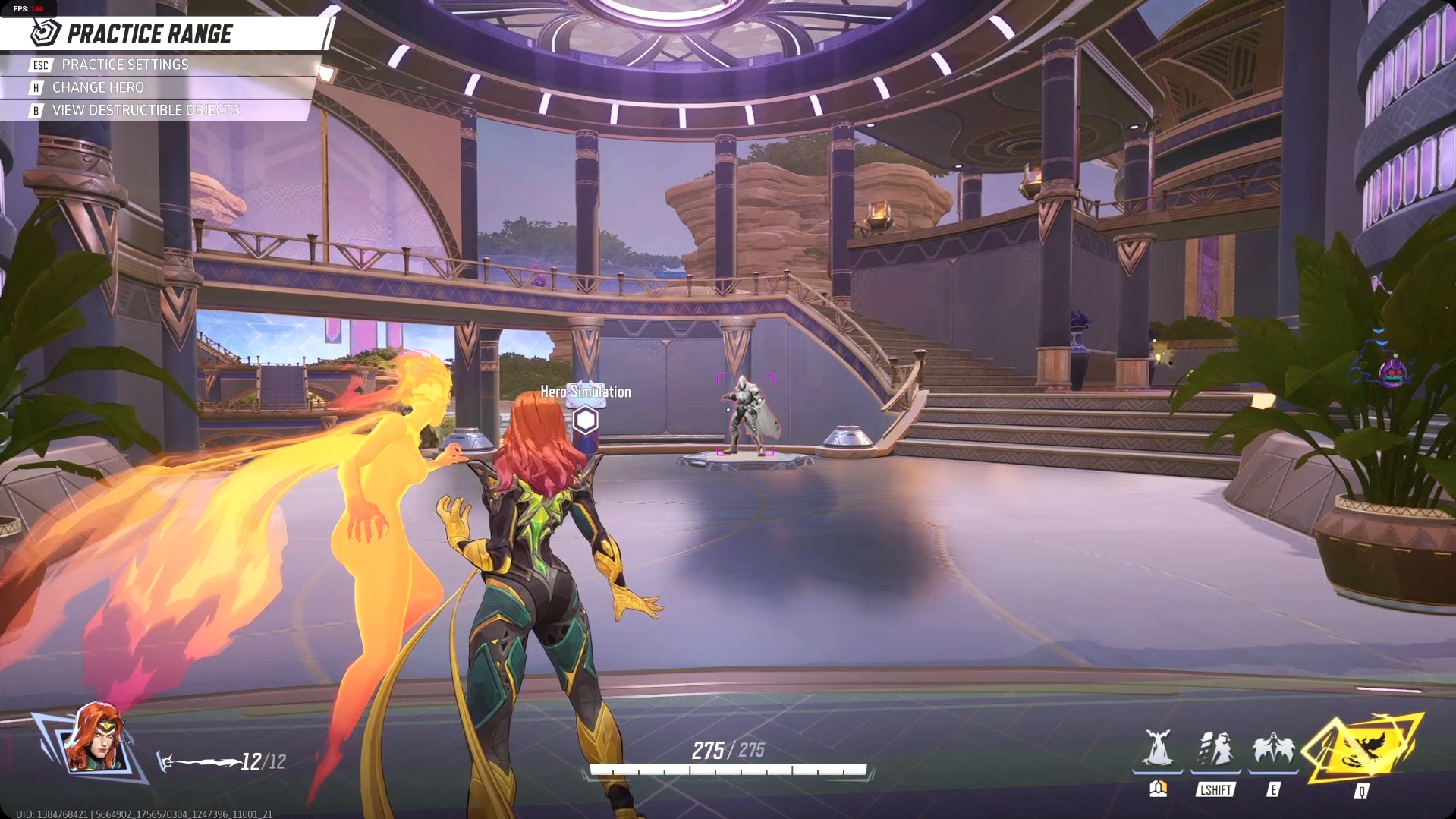Use the winged figure ability icon
Viewport: 1456px width, 819px height.
pyautogui.click(x=1273, y=749)
